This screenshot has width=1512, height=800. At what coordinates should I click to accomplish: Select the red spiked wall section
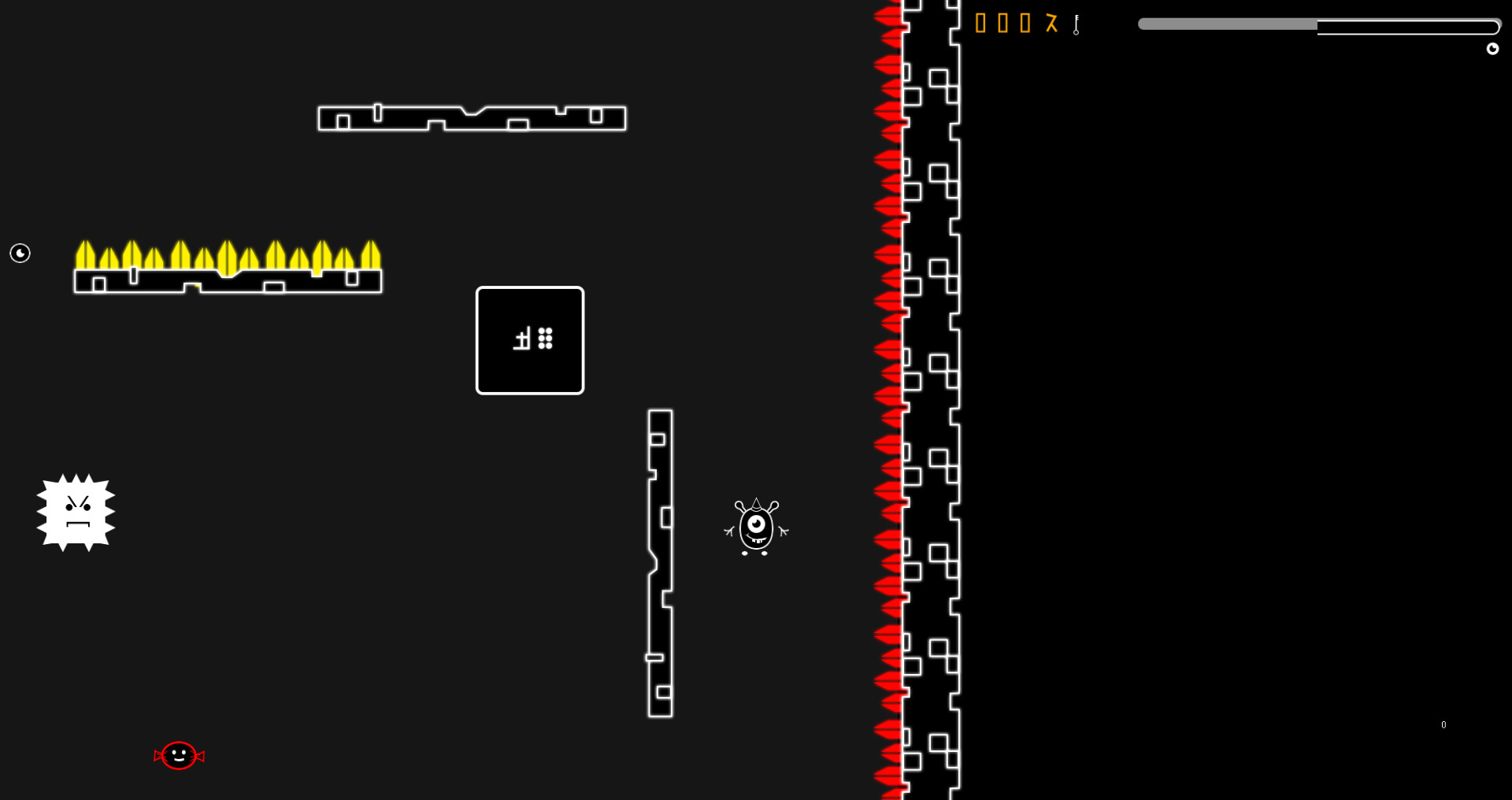(x=888, y=394)
